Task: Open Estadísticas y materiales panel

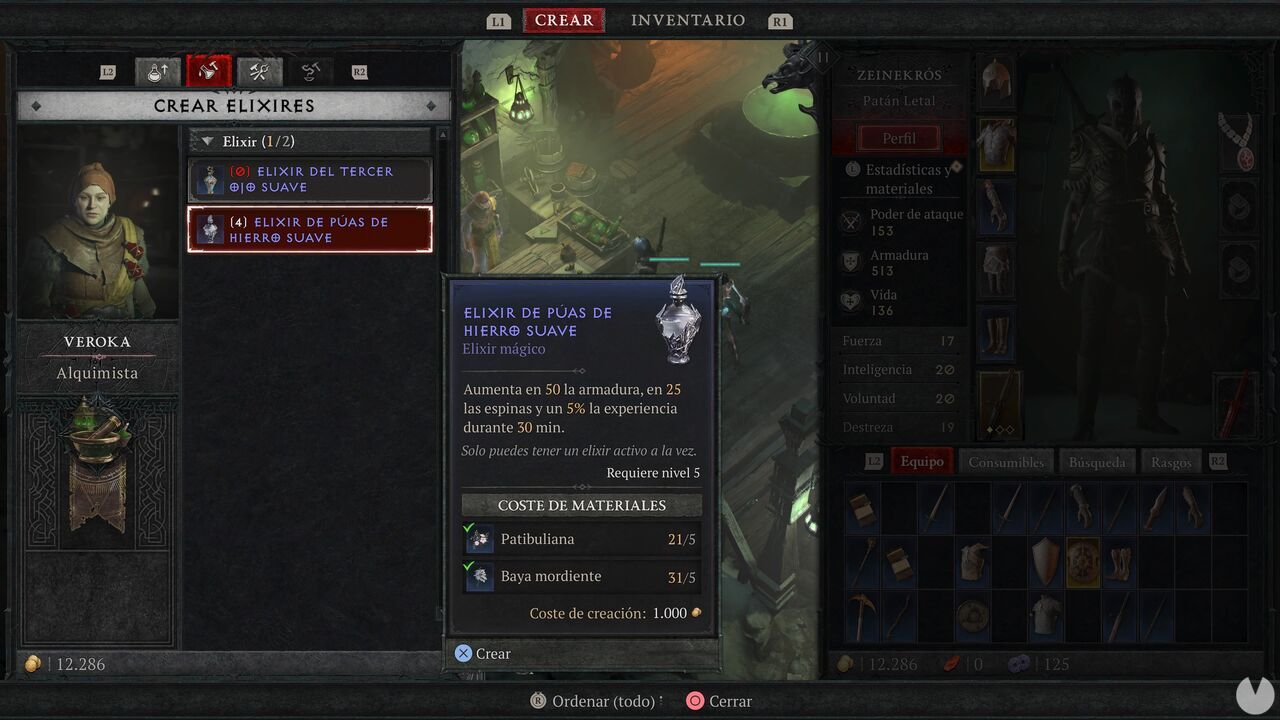Action: [899, 179]
